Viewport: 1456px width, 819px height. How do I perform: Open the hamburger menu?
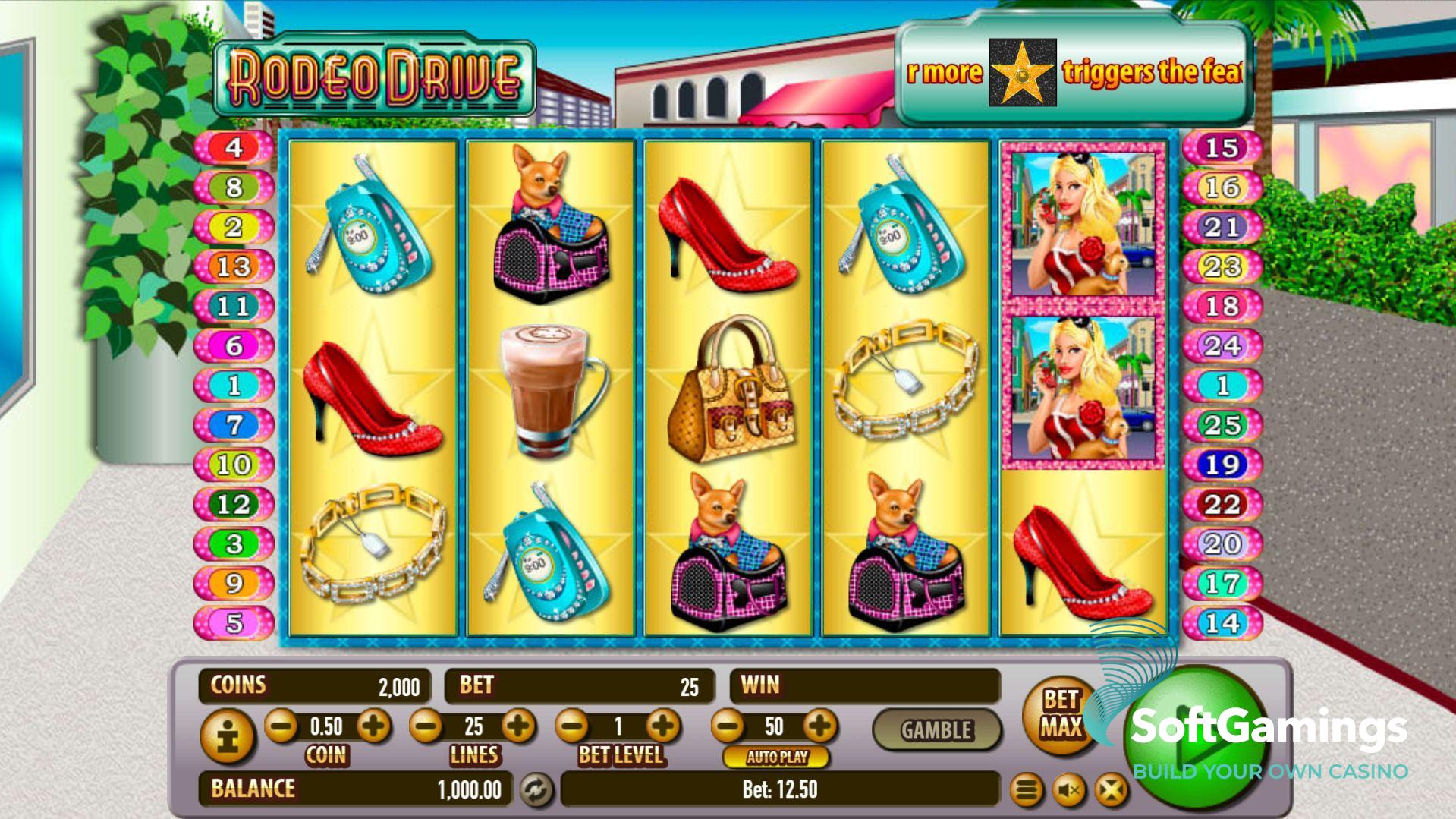click(1027, 791)
